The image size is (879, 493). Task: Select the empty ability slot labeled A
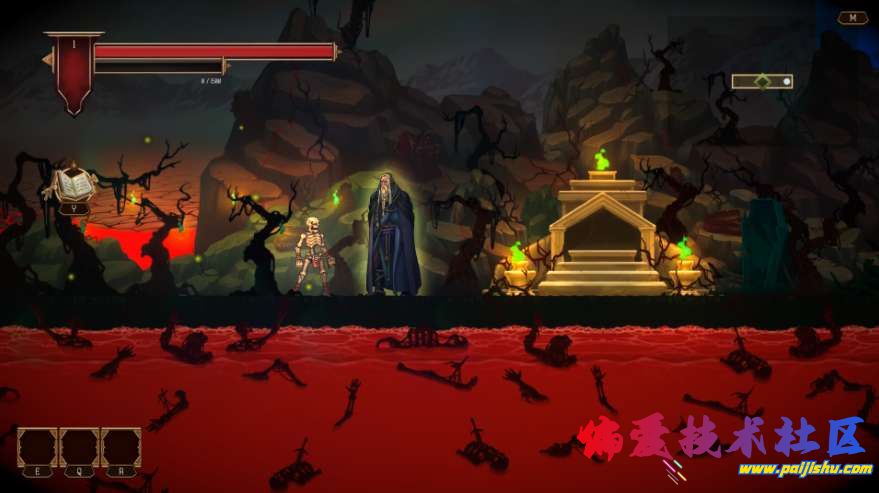[121, 447]
